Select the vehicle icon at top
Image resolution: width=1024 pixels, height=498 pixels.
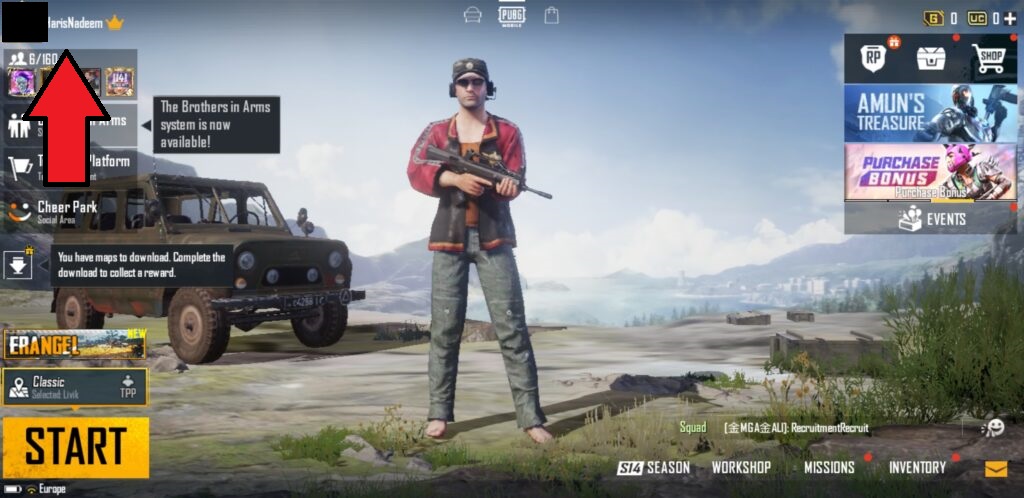tap(473, 15)
